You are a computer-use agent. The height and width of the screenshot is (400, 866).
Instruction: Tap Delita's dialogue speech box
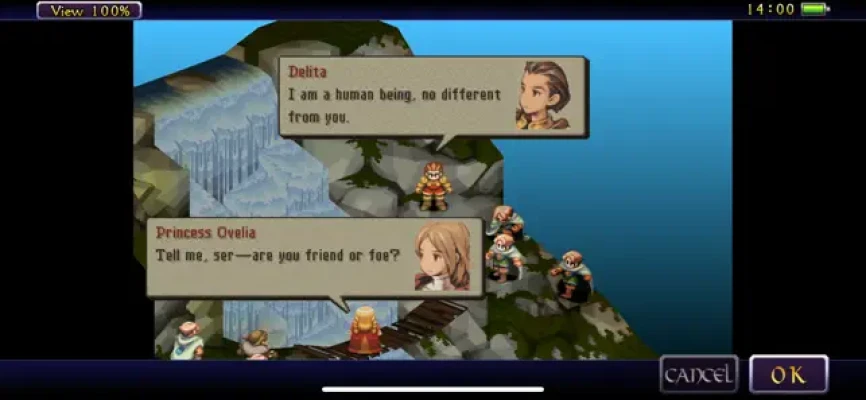coord(432,96)
